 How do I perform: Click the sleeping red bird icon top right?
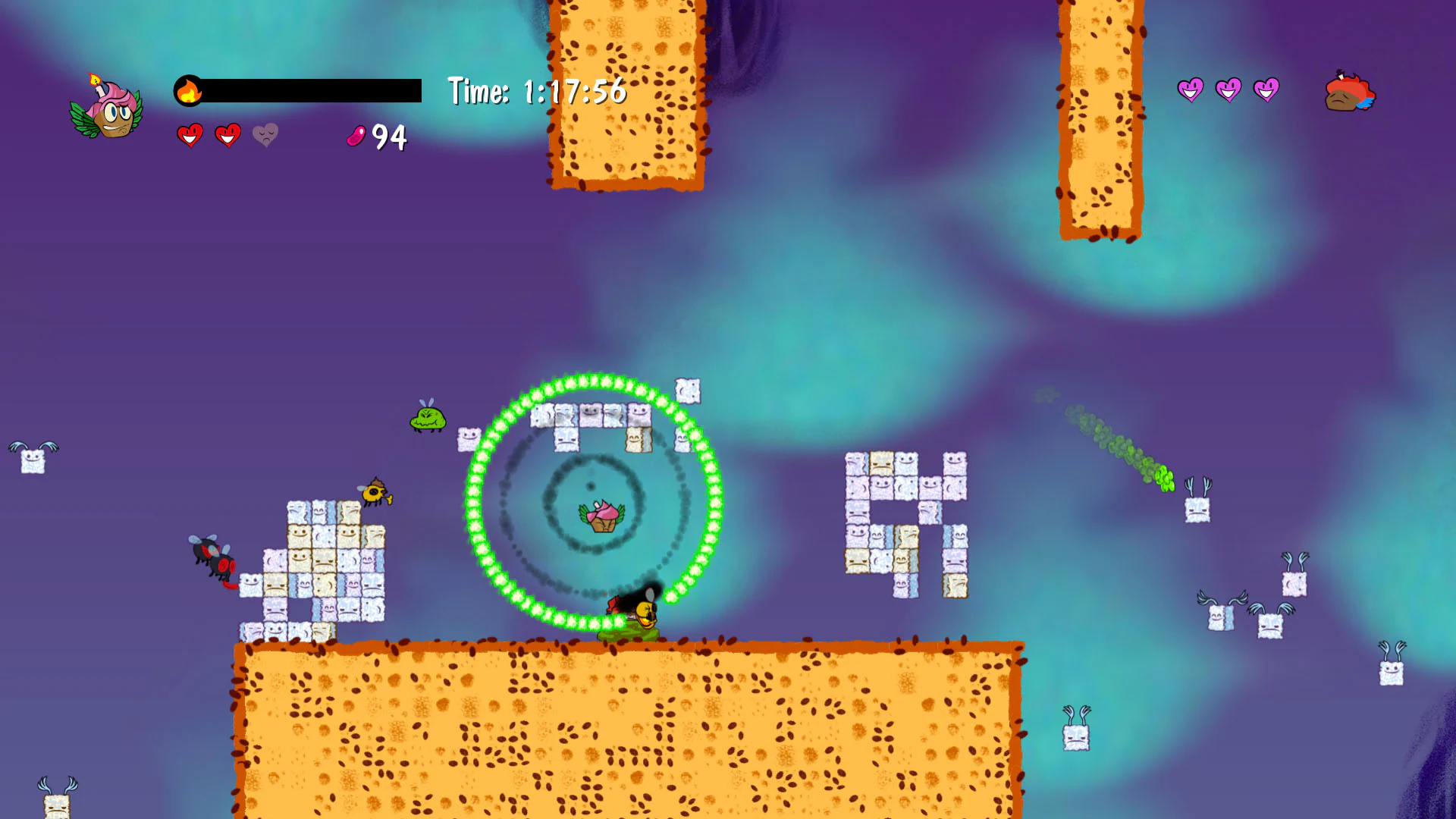[1350, 91]
